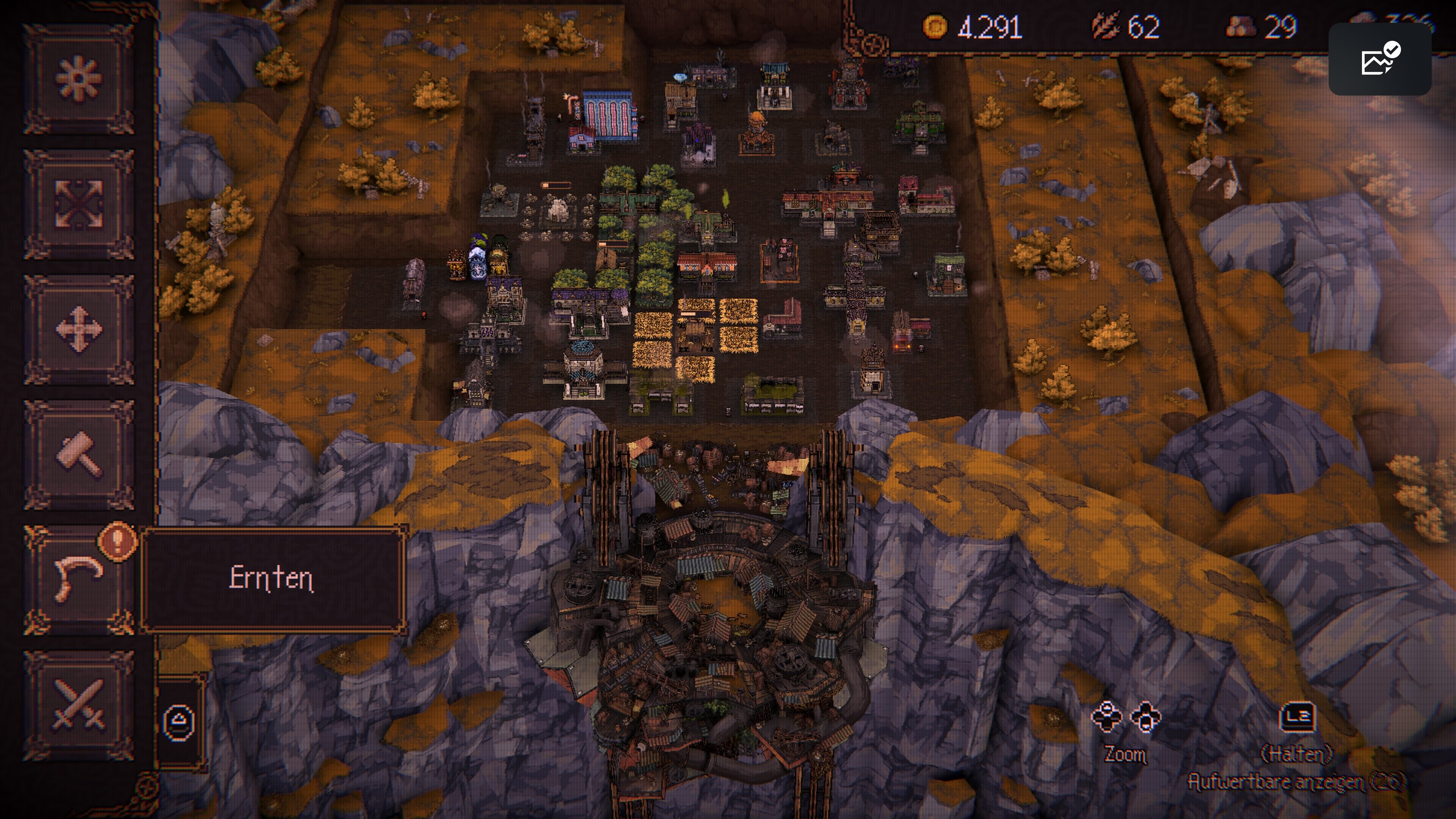Open the screenshot saved notification overlay
1456x819 pixels.
point(1379,60)
